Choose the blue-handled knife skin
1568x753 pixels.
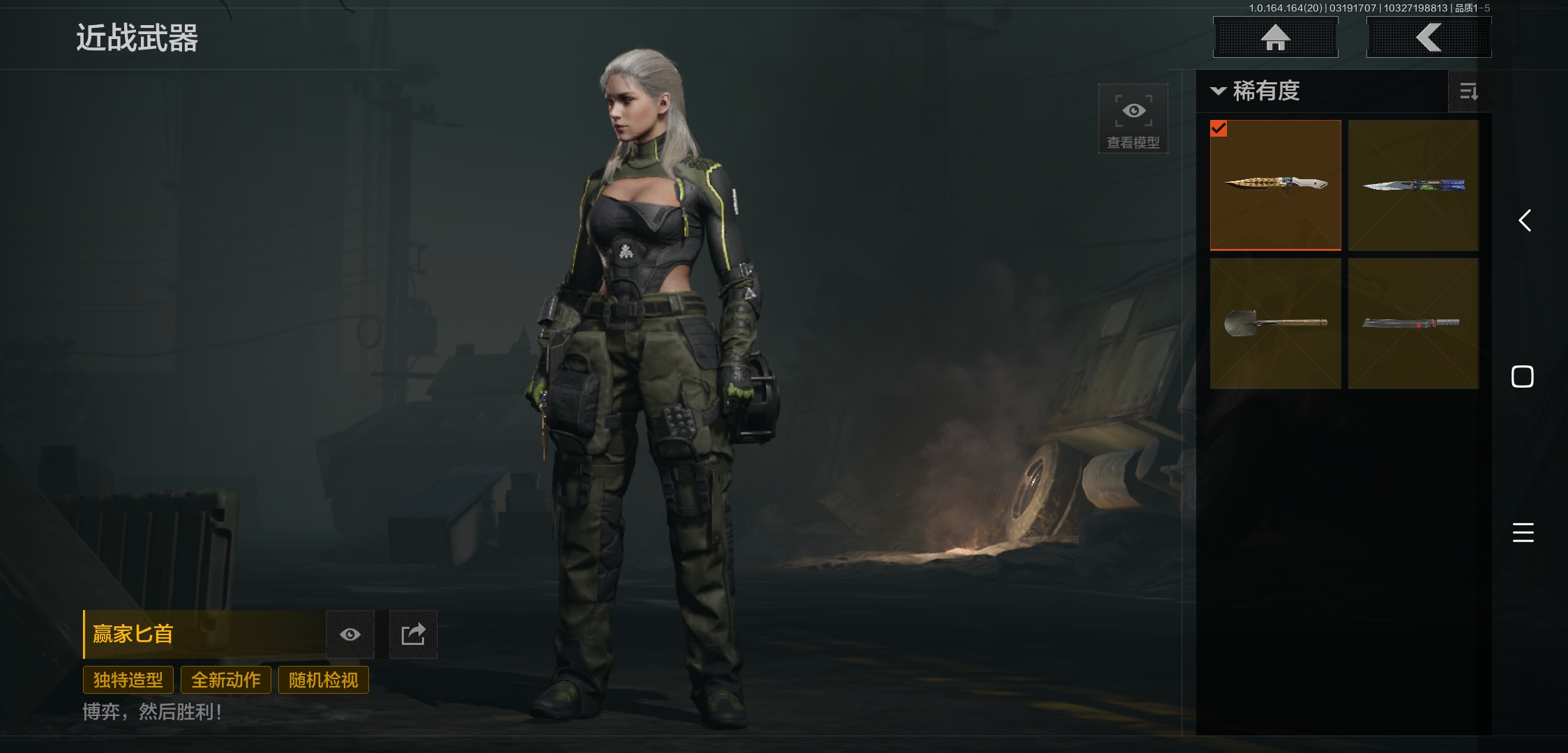(x=1413, y=185)
